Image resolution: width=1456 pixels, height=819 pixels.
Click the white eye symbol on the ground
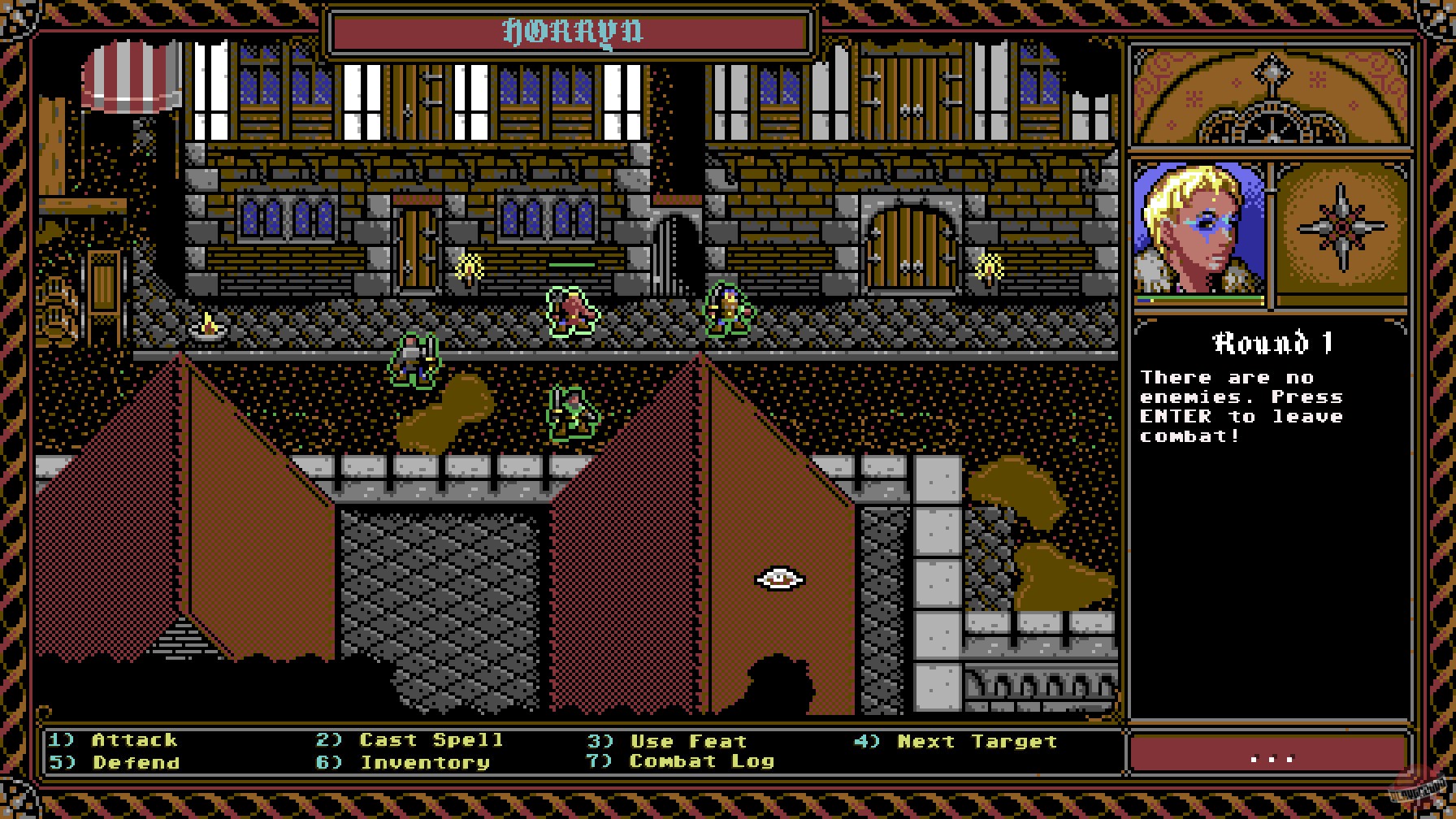tap(778, 579)
